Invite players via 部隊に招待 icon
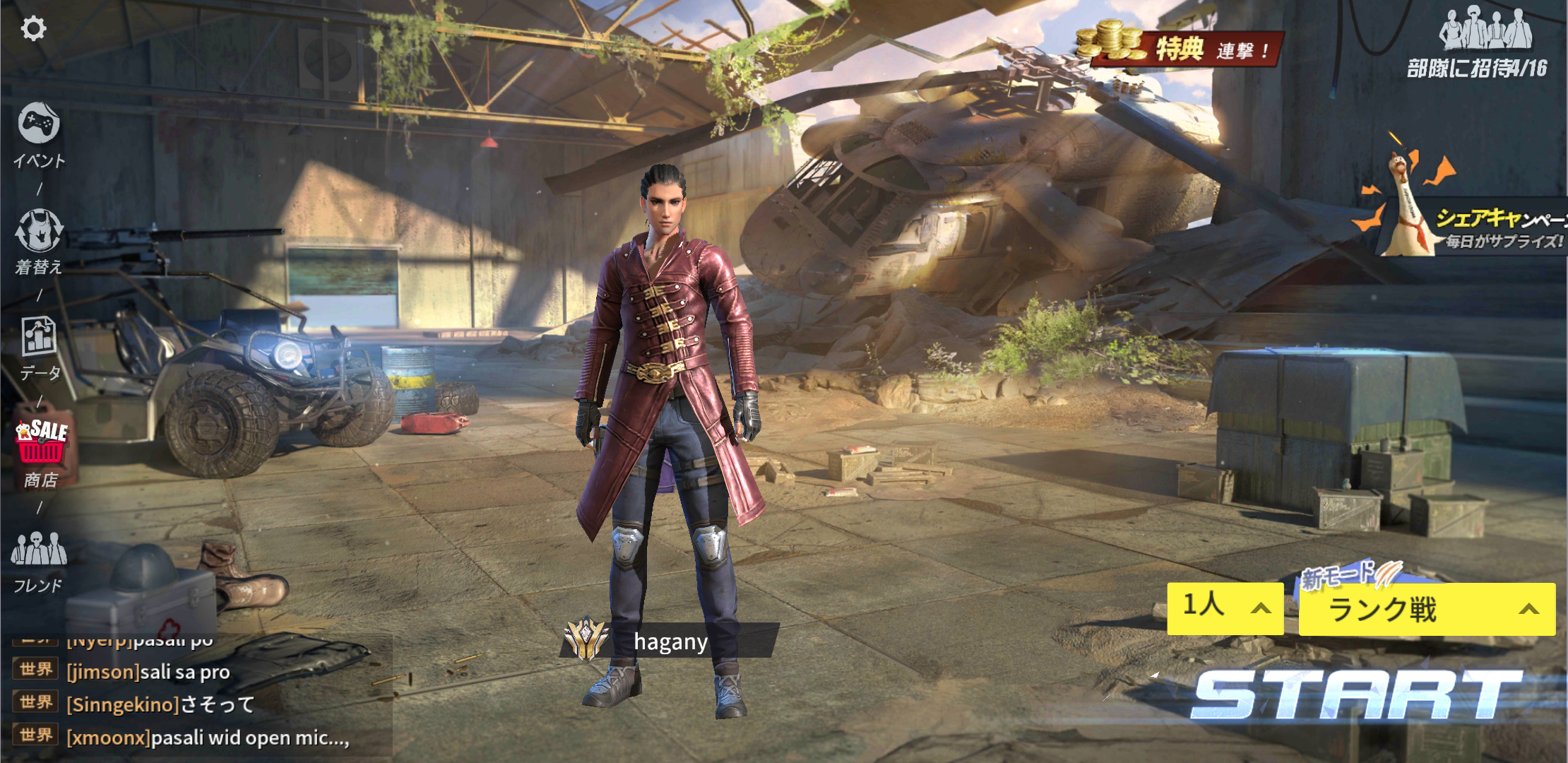The image size is (1568, 763). 1483,42
